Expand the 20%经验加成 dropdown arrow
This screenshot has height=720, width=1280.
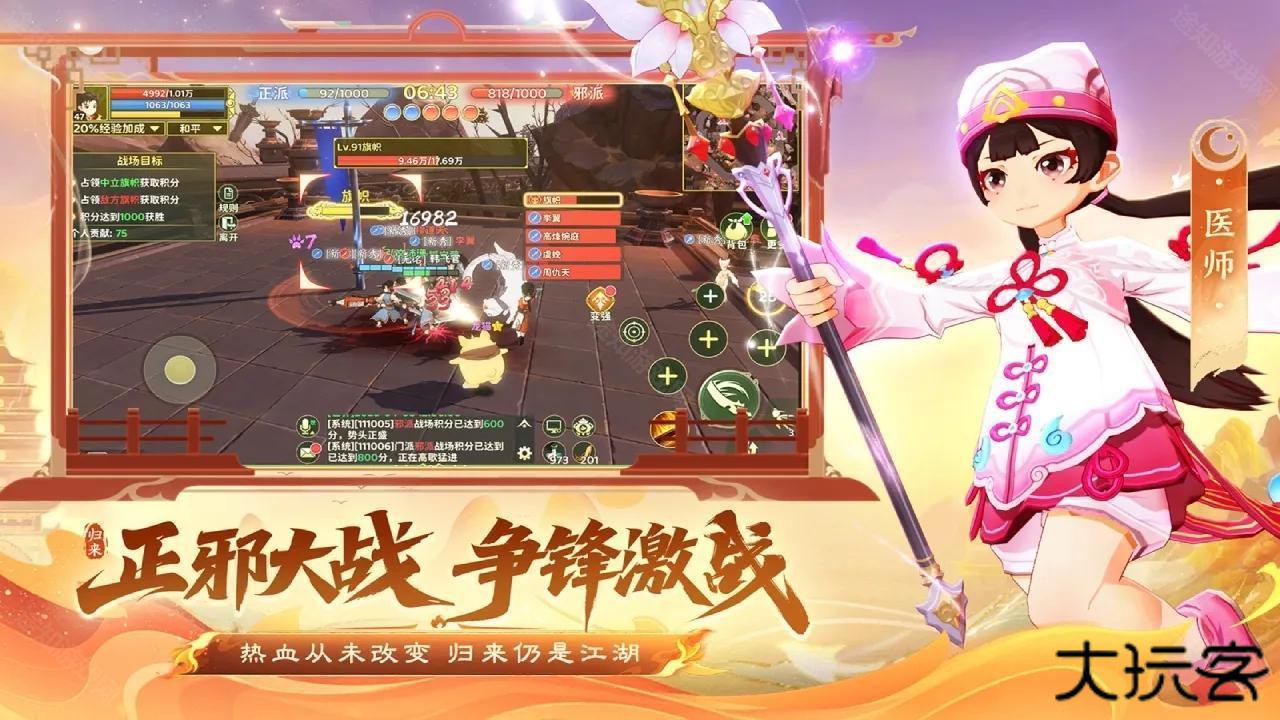click(154, 129)
